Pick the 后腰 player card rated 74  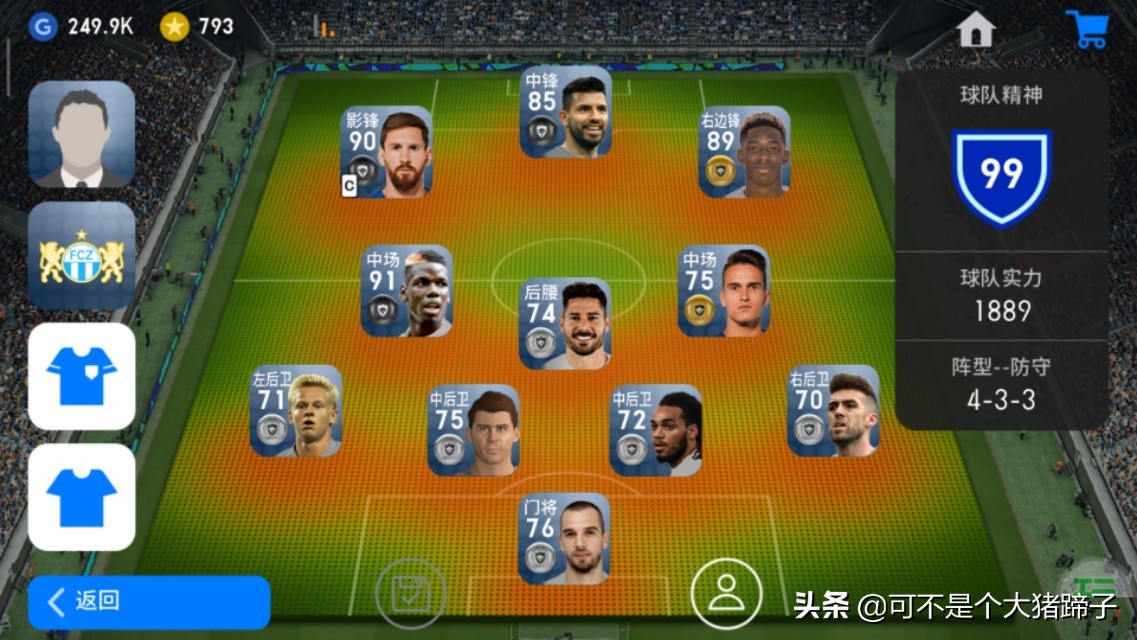pyautogui.click(x=566, y=323)
